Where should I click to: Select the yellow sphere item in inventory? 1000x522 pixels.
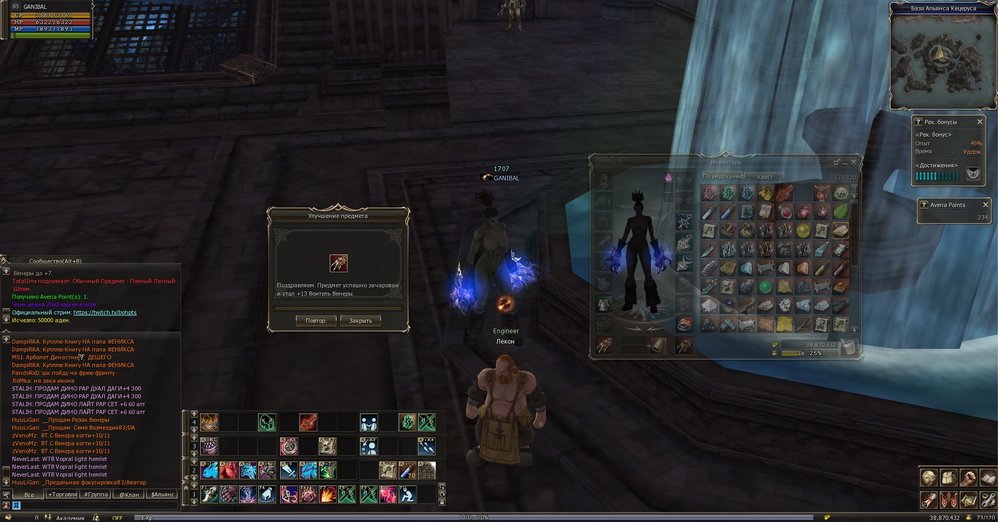click(x=802, y=230)
